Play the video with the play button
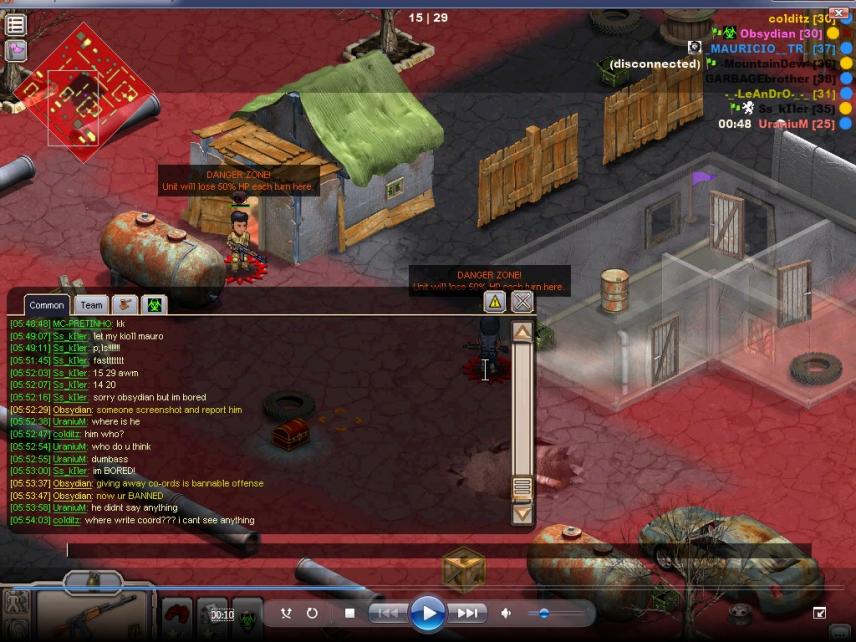 427,613
